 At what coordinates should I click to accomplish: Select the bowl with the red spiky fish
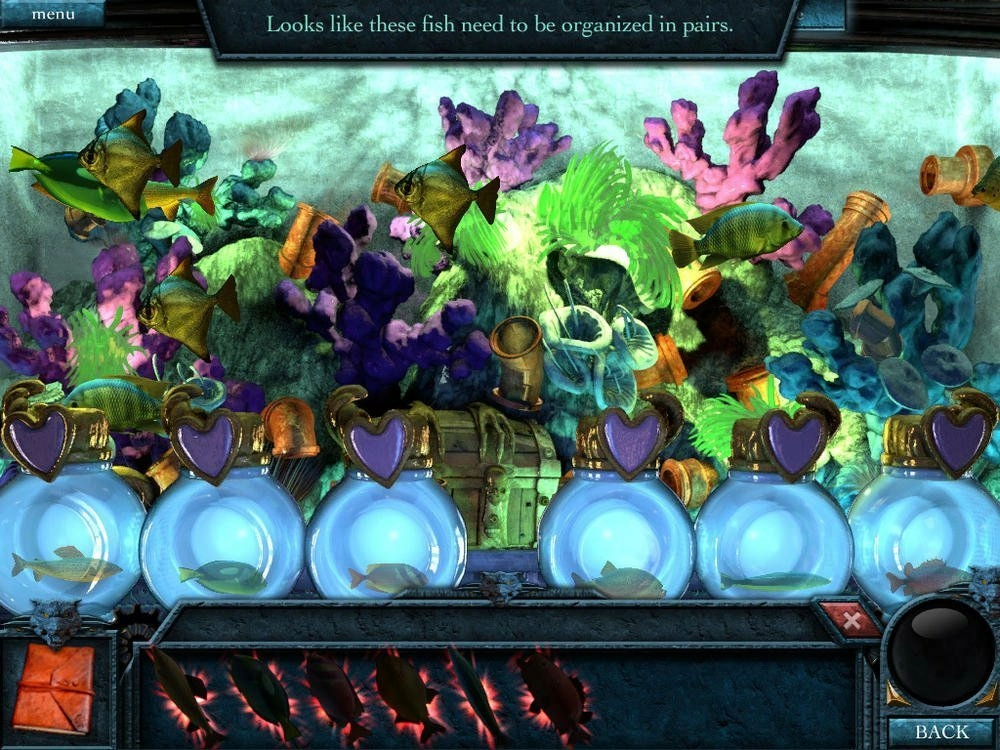pos(925,550)
